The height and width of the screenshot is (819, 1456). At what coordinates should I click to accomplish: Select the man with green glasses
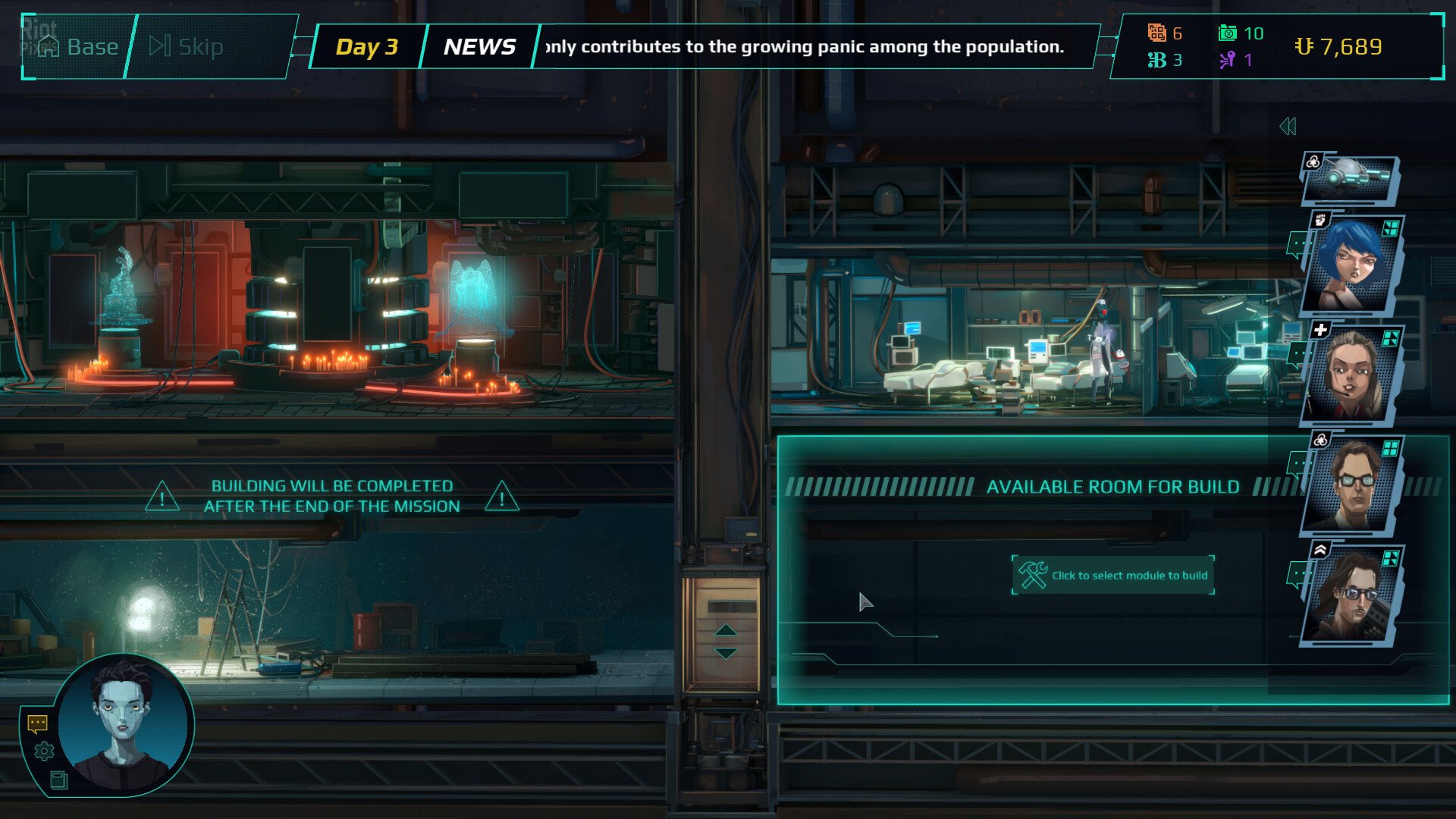pyautogui.click(x=1351, y=485)
